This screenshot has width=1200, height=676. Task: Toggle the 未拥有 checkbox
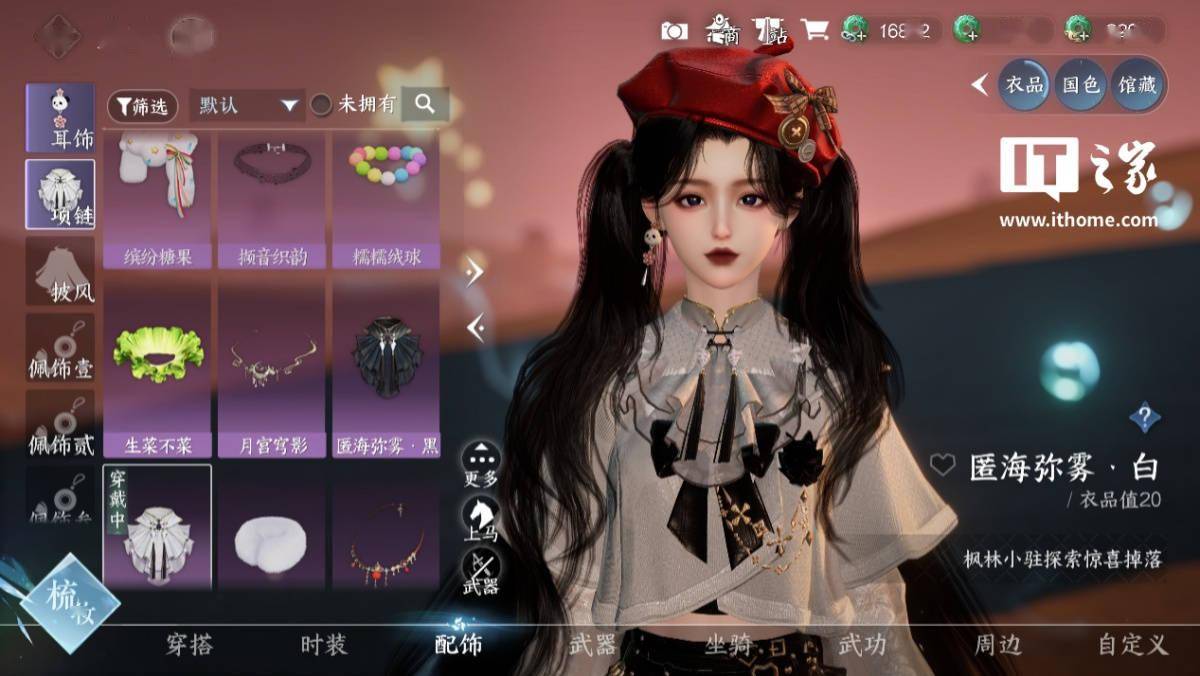tap(321, 105)
